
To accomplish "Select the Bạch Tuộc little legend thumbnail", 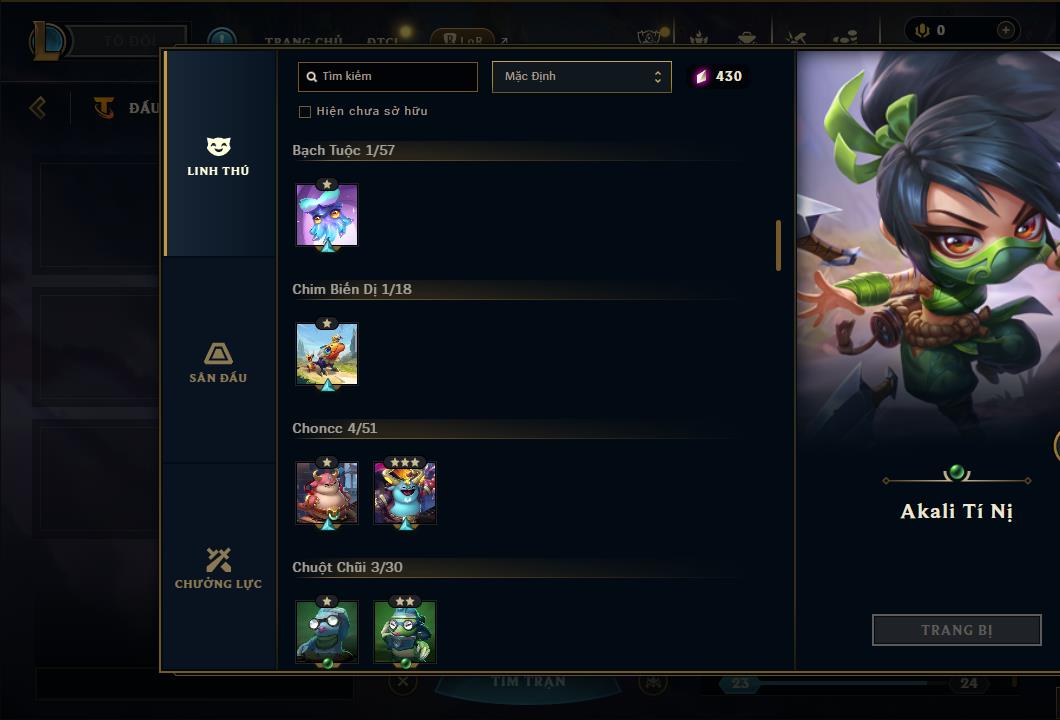I will (x=327, y=215).
